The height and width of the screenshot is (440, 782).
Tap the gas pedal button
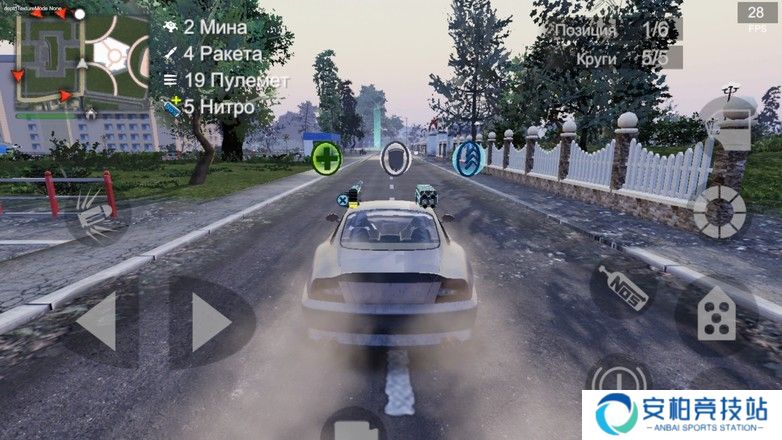[716, 316]
